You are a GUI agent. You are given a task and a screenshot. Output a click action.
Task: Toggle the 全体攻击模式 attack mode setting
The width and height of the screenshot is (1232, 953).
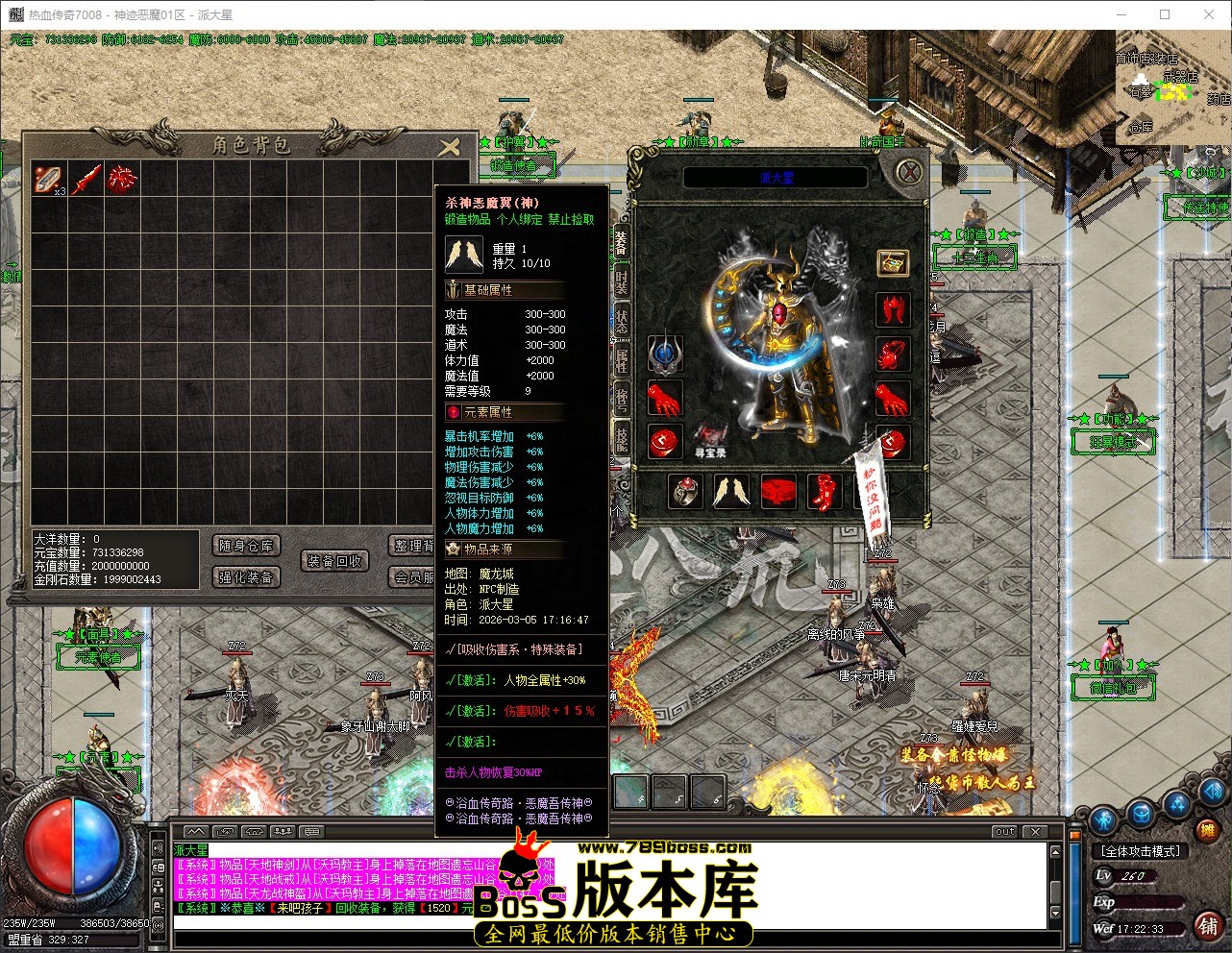click(1142, 851)
